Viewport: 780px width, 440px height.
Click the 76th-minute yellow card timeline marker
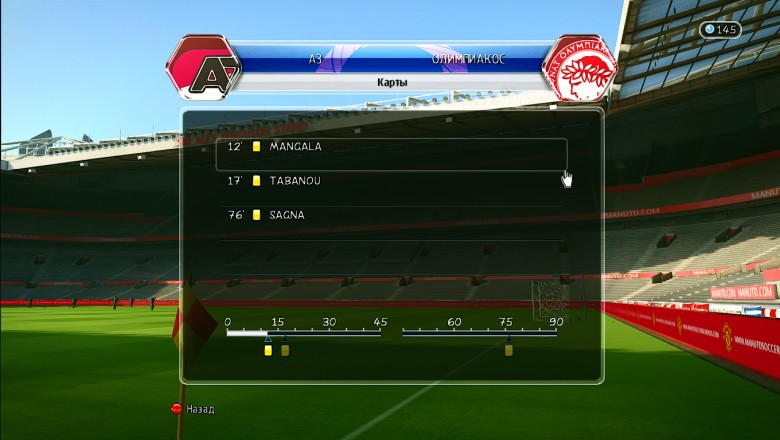pos(508,350)
